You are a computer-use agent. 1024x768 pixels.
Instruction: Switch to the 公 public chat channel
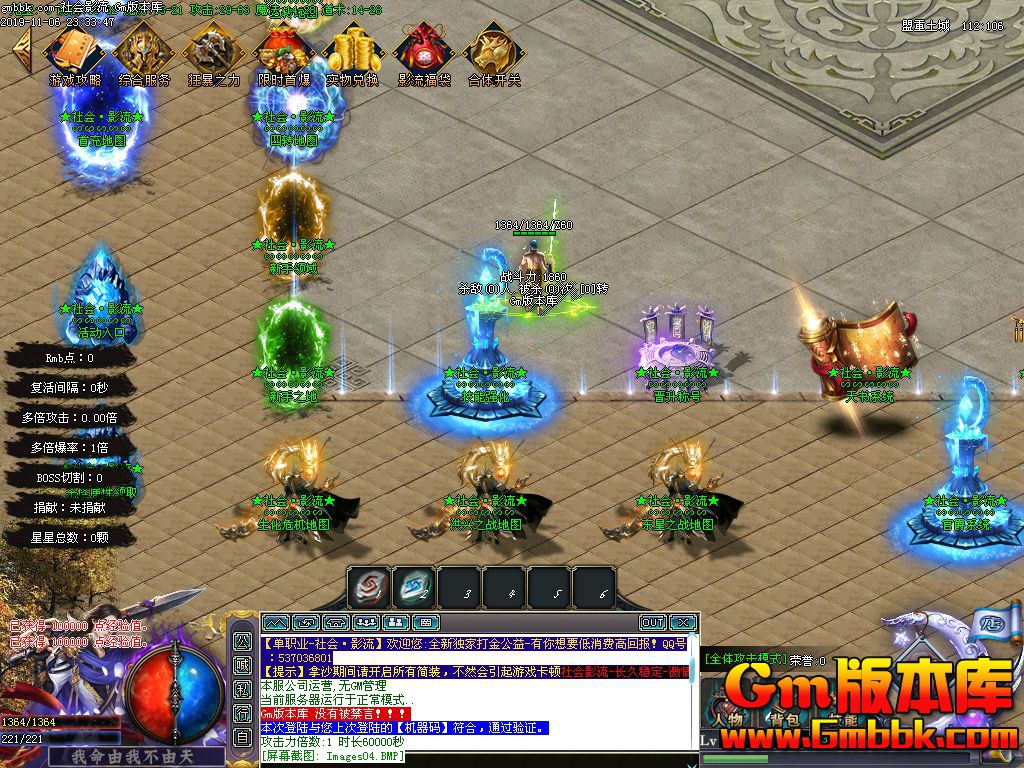pos(243,641)
